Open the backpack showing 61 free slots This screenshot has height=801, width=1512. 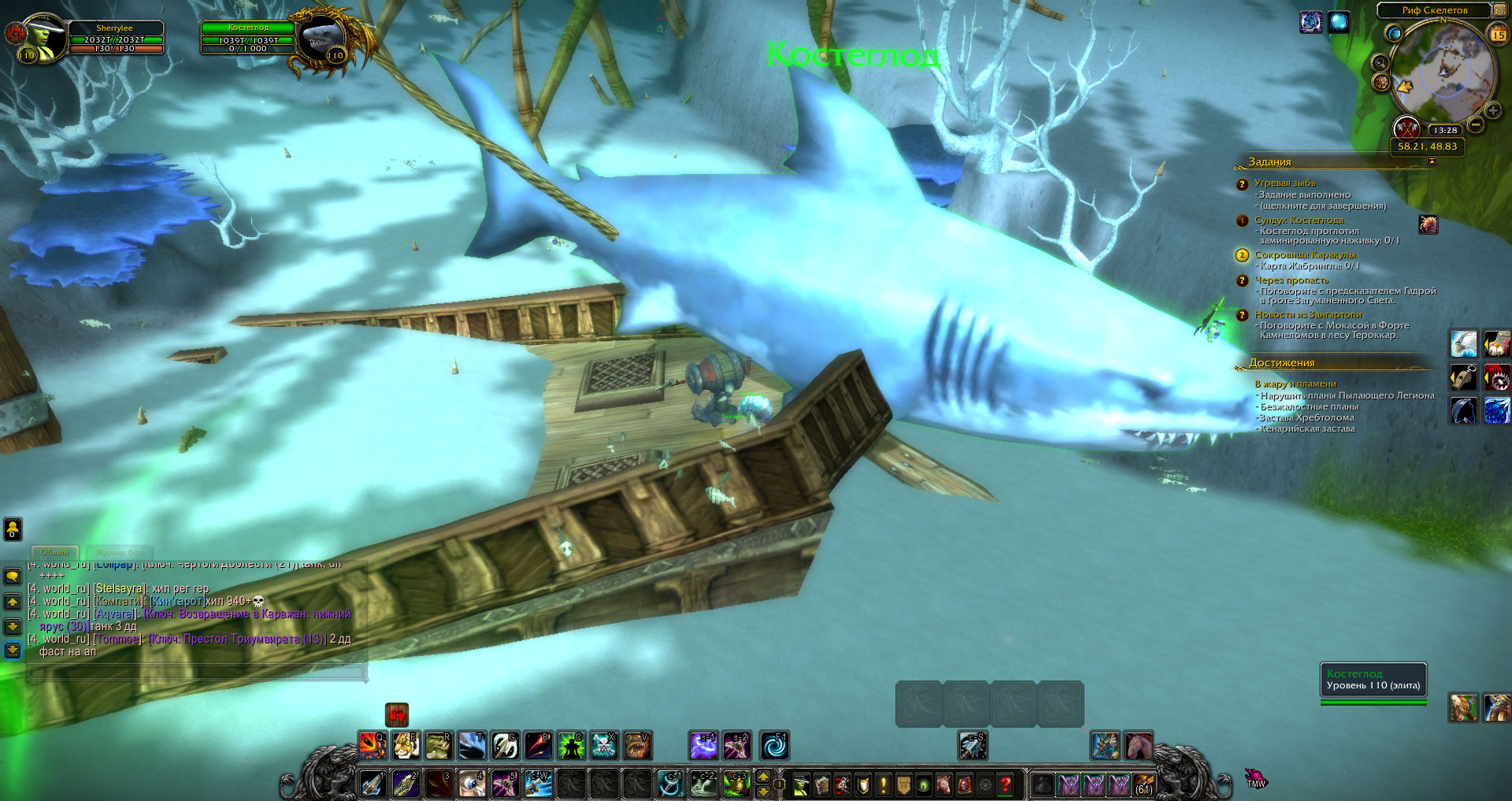pos(1143,784)
